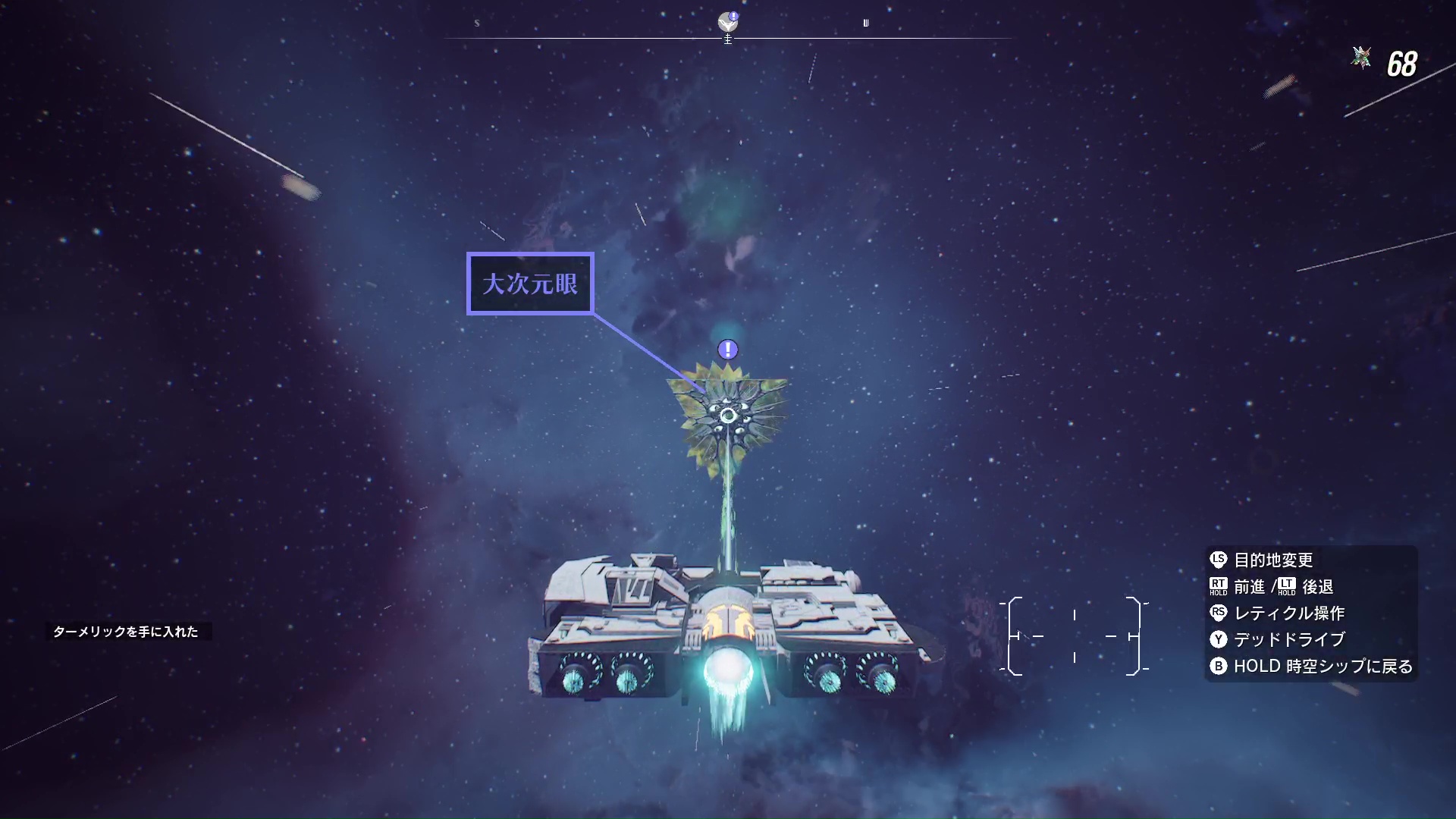Click the resource counter icon next to 68
1456x819 pixels.
[x=1361, y=57]
